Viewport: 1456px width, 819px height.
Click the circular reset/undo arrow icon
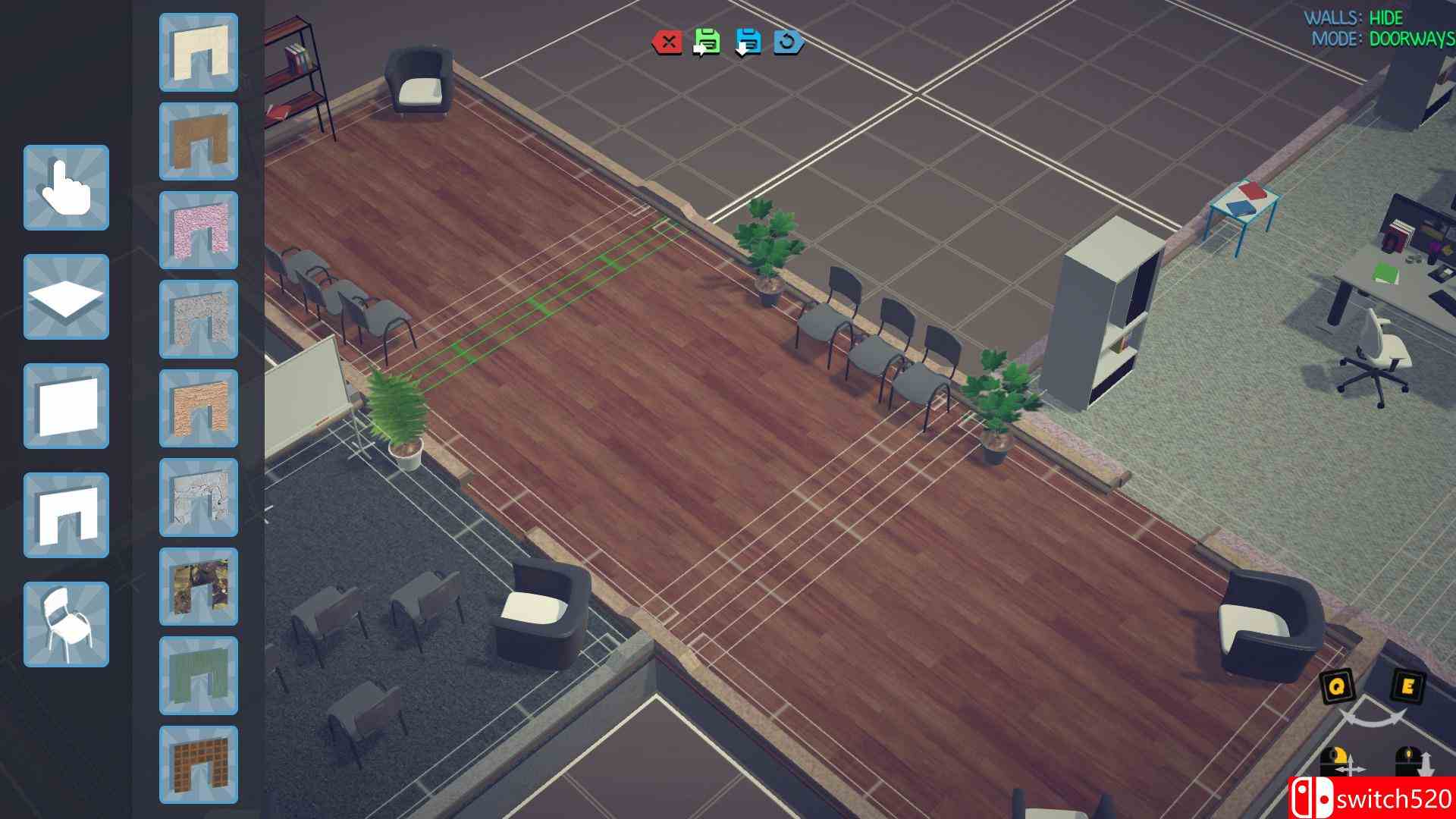tap(786, 43)
